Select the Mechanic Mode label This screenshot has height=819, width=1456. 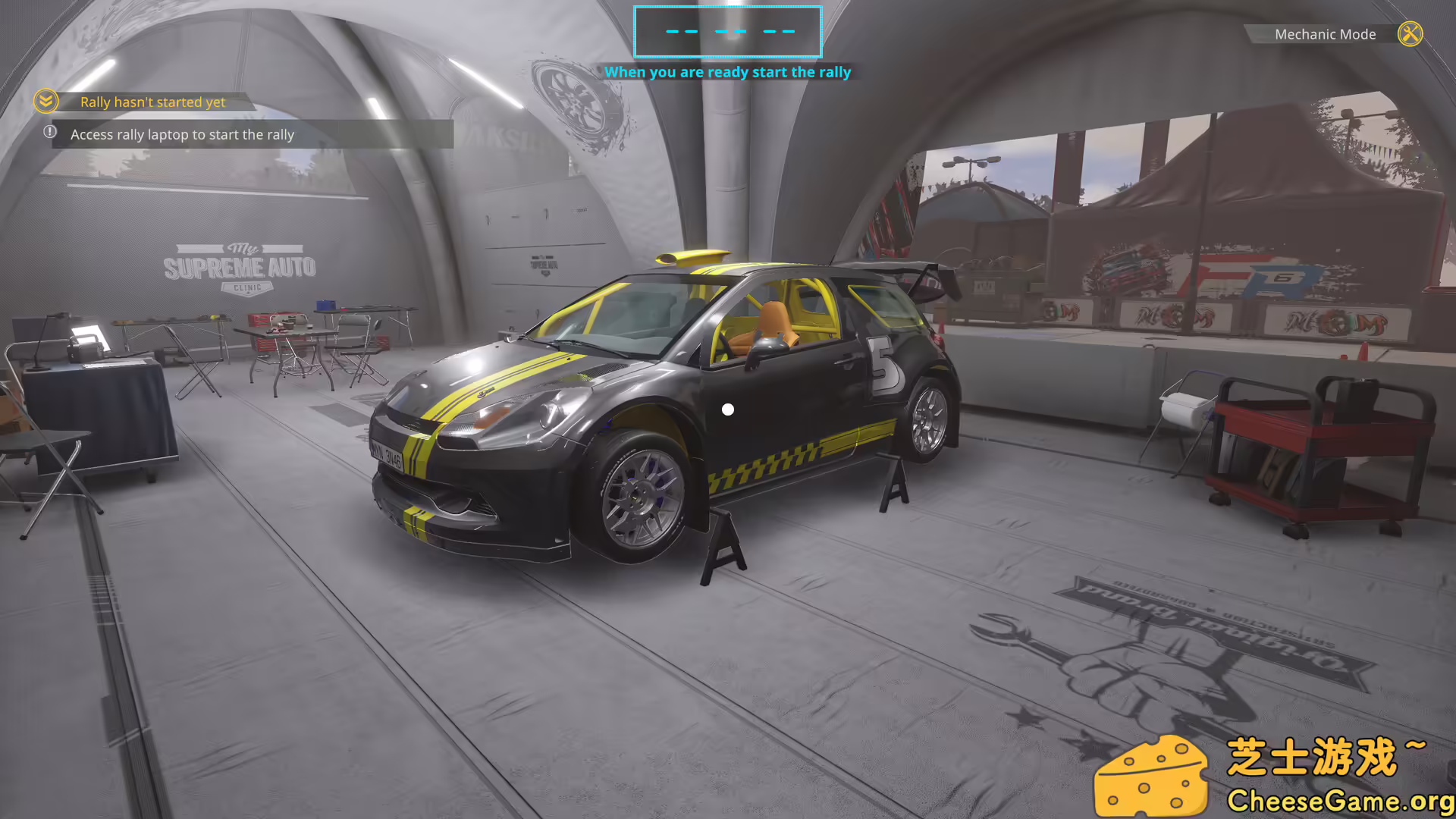coord(1326,34)
